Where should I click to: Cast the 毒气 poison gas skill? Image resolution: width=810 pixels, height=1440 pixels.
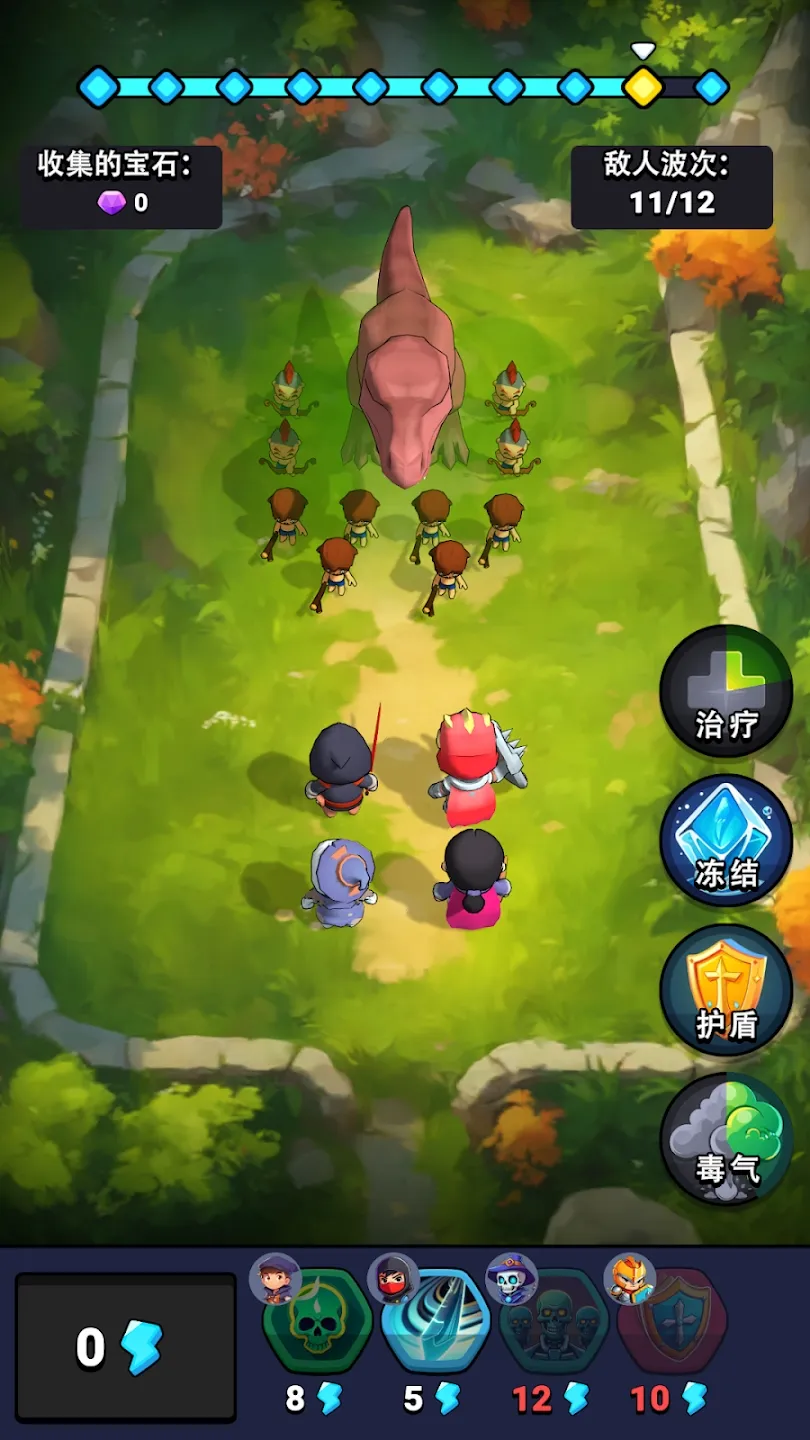(726, 1138)
